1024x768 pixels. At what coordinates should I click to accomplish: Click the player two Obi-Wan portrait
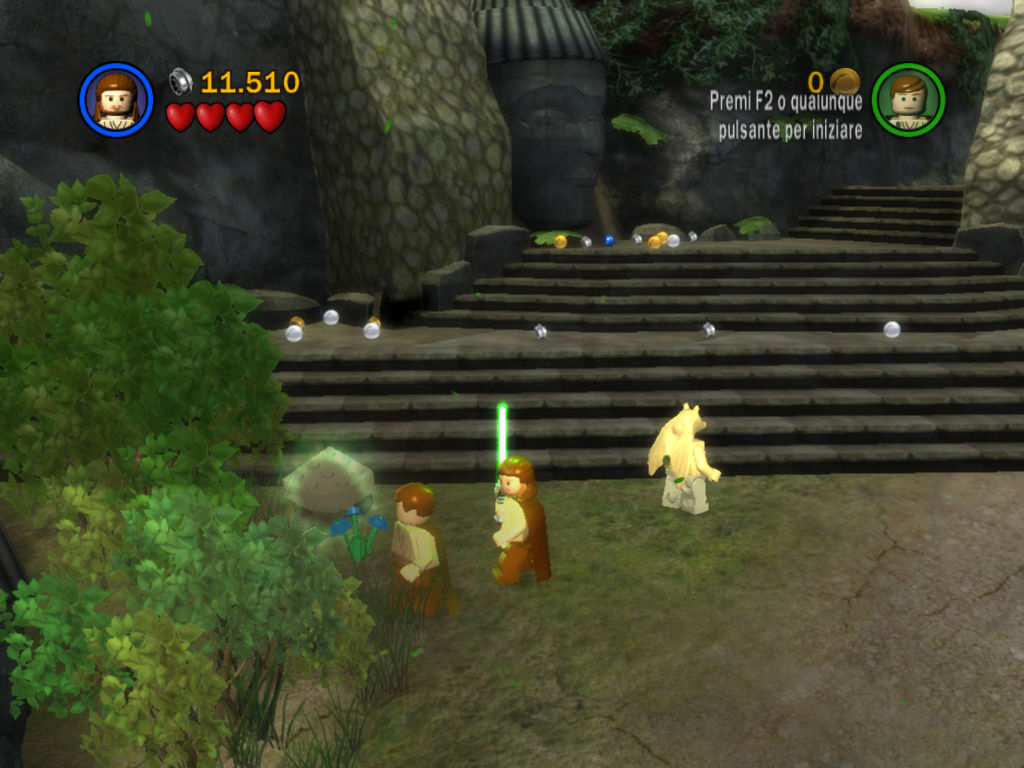(908, 100)
